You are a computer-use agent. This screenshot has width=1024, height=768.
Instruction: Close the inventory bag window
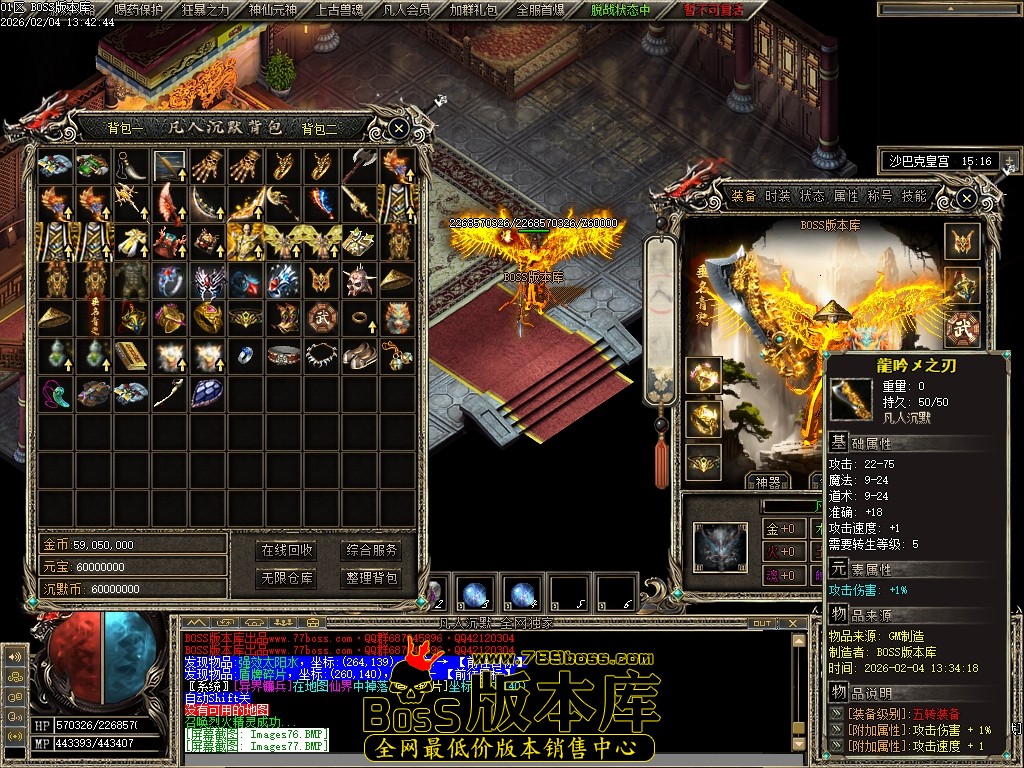398,128
